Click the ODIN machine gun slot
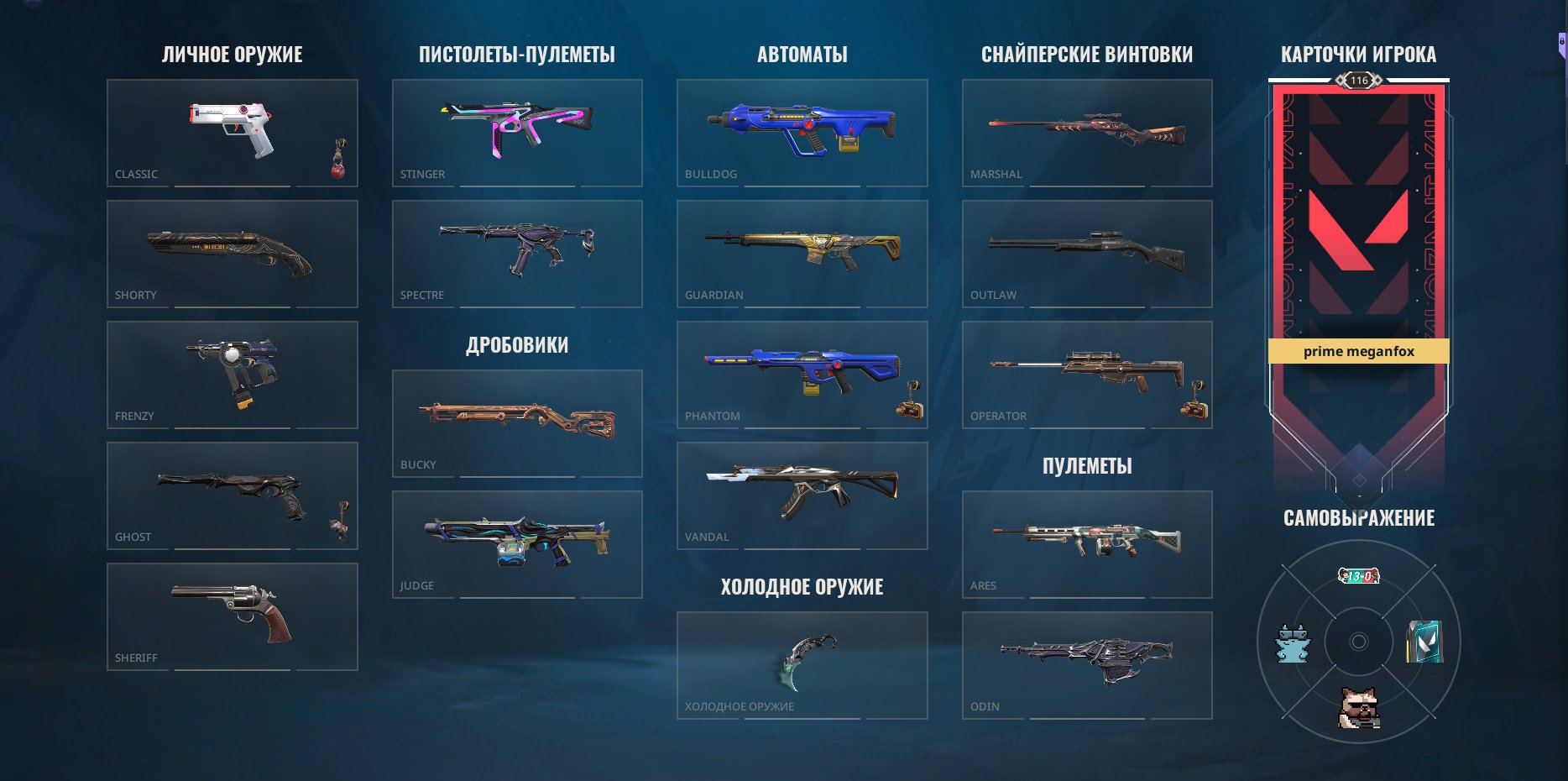The width and height of the screenshot is (1568, 781). point(1087,663)
